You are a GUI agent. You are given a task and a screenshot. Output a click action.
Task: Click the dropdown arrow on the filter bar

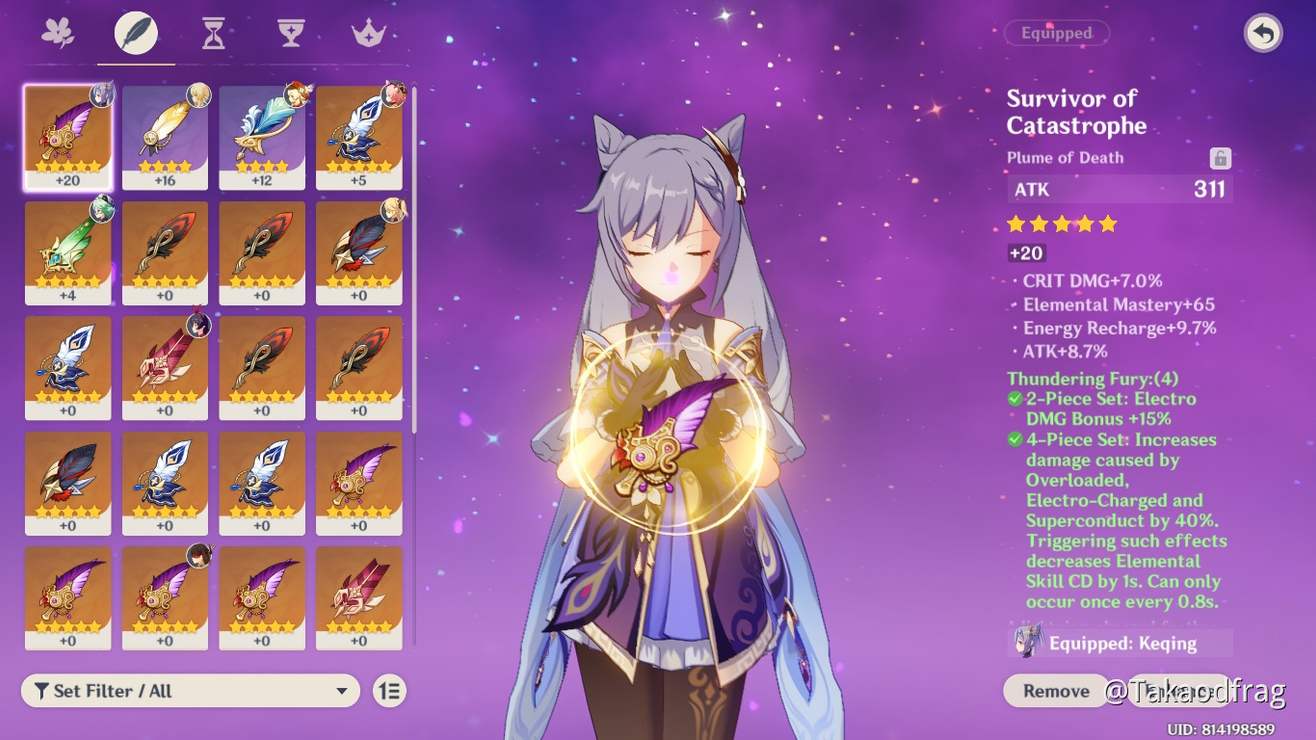[340, 690]
